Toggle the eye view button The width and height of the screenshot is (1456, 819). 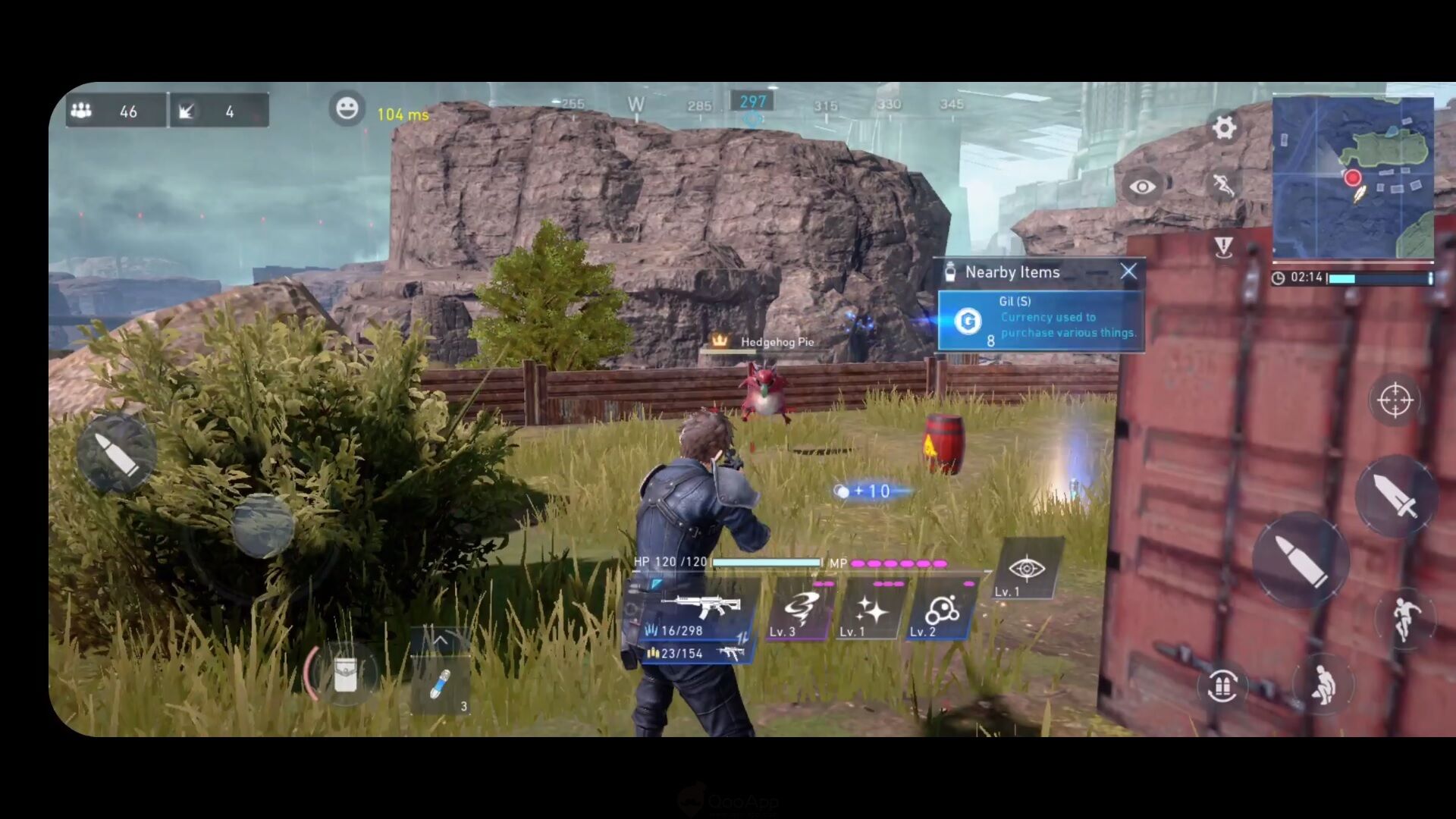1142,187
